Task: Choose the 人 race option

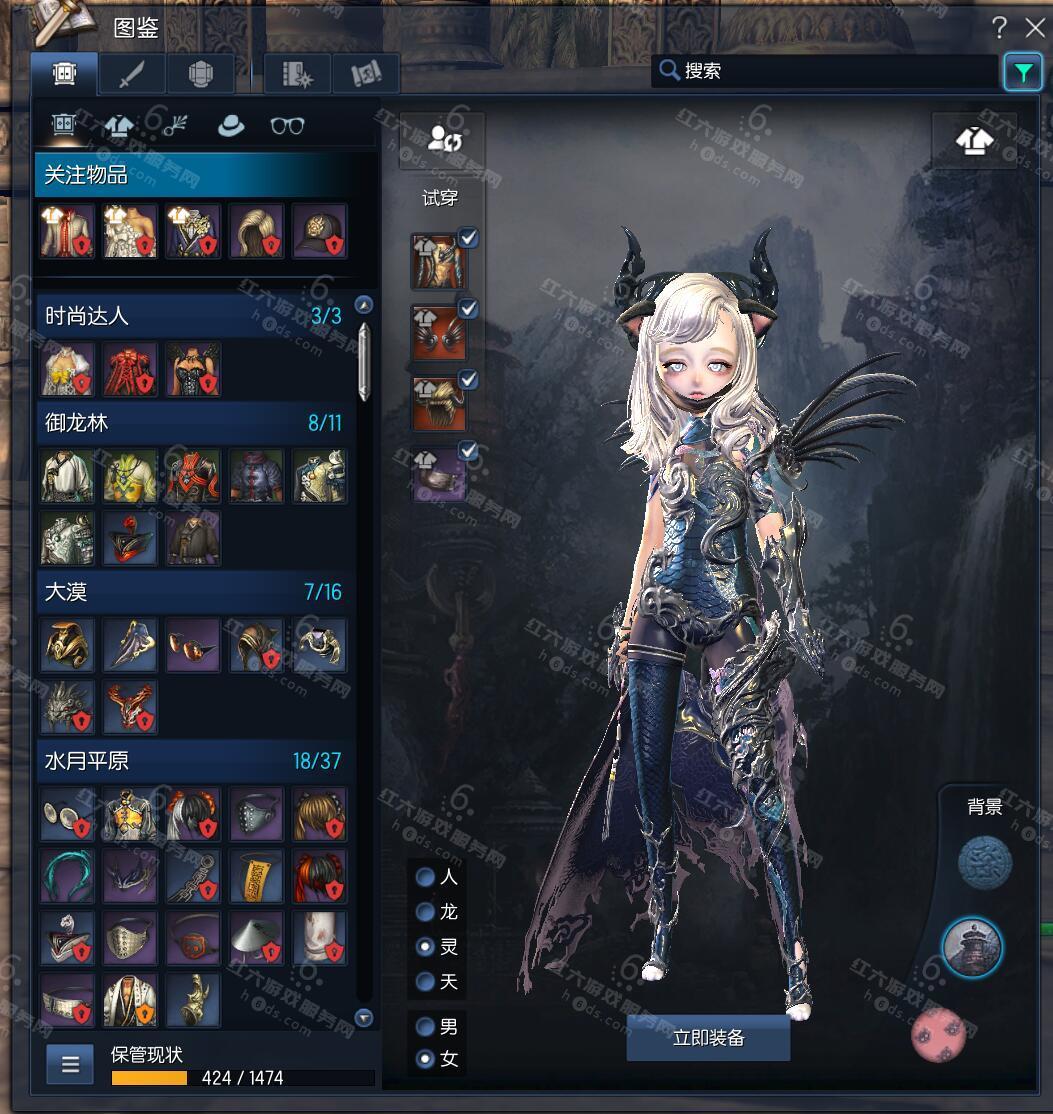Action: (426, 877)
